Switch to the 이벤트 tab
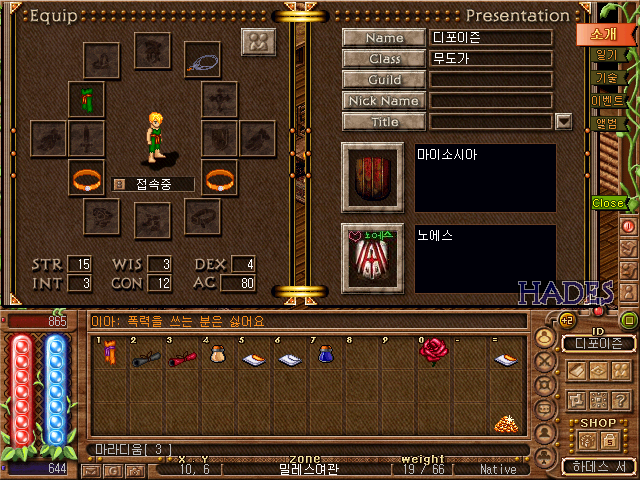The width and height of the screenshot is (640, 480). tap(607, 101)
